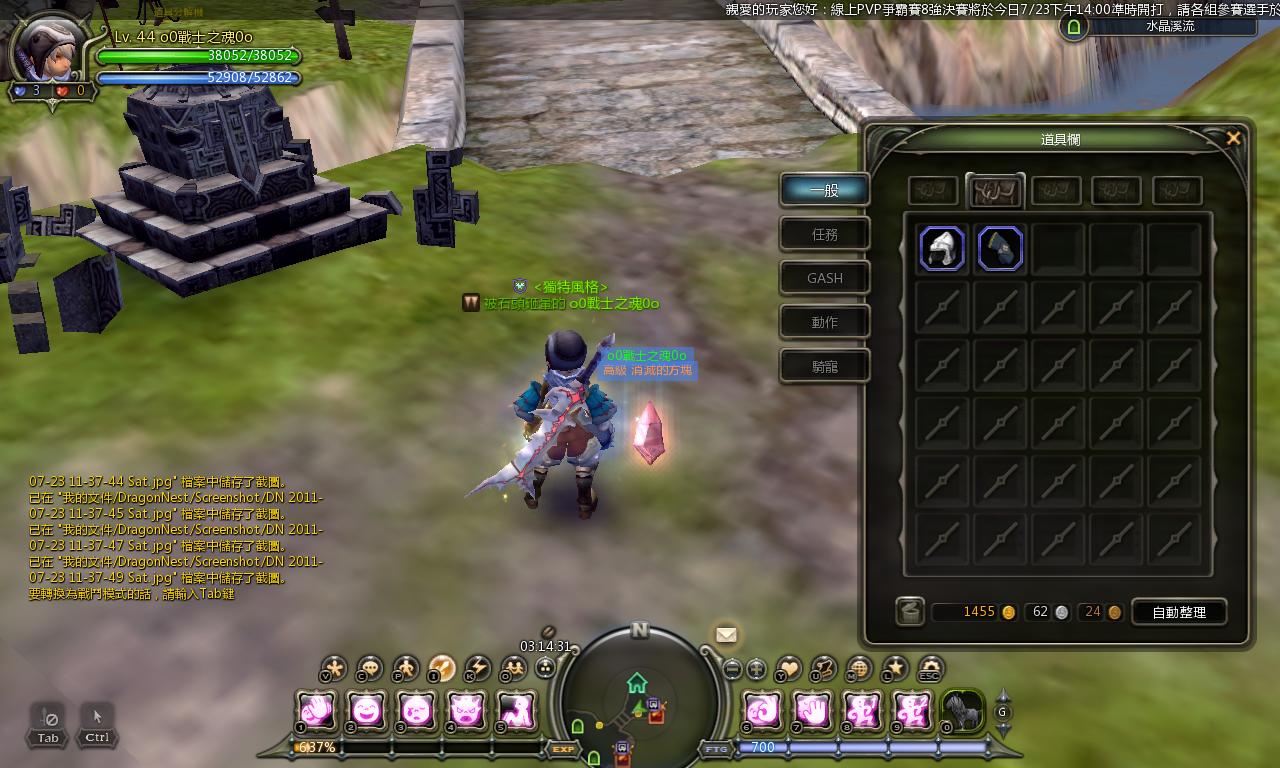Open the heart-shaped social menu icon
The width and height of the screenshot is (1280, 768).
click(789, 668)
